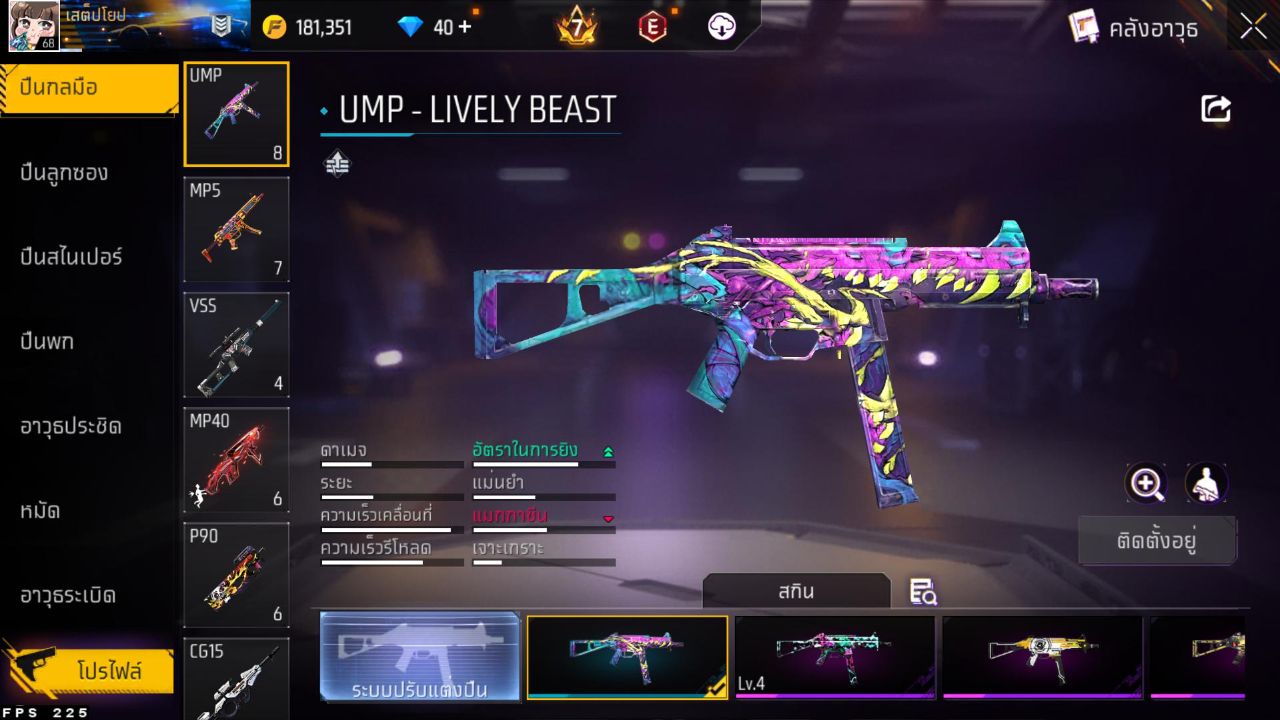Image resolution: width=1280 pixels, height=720 pixels.
Task: Click the cloud download icon in top bar
Action: pos(722,26)
